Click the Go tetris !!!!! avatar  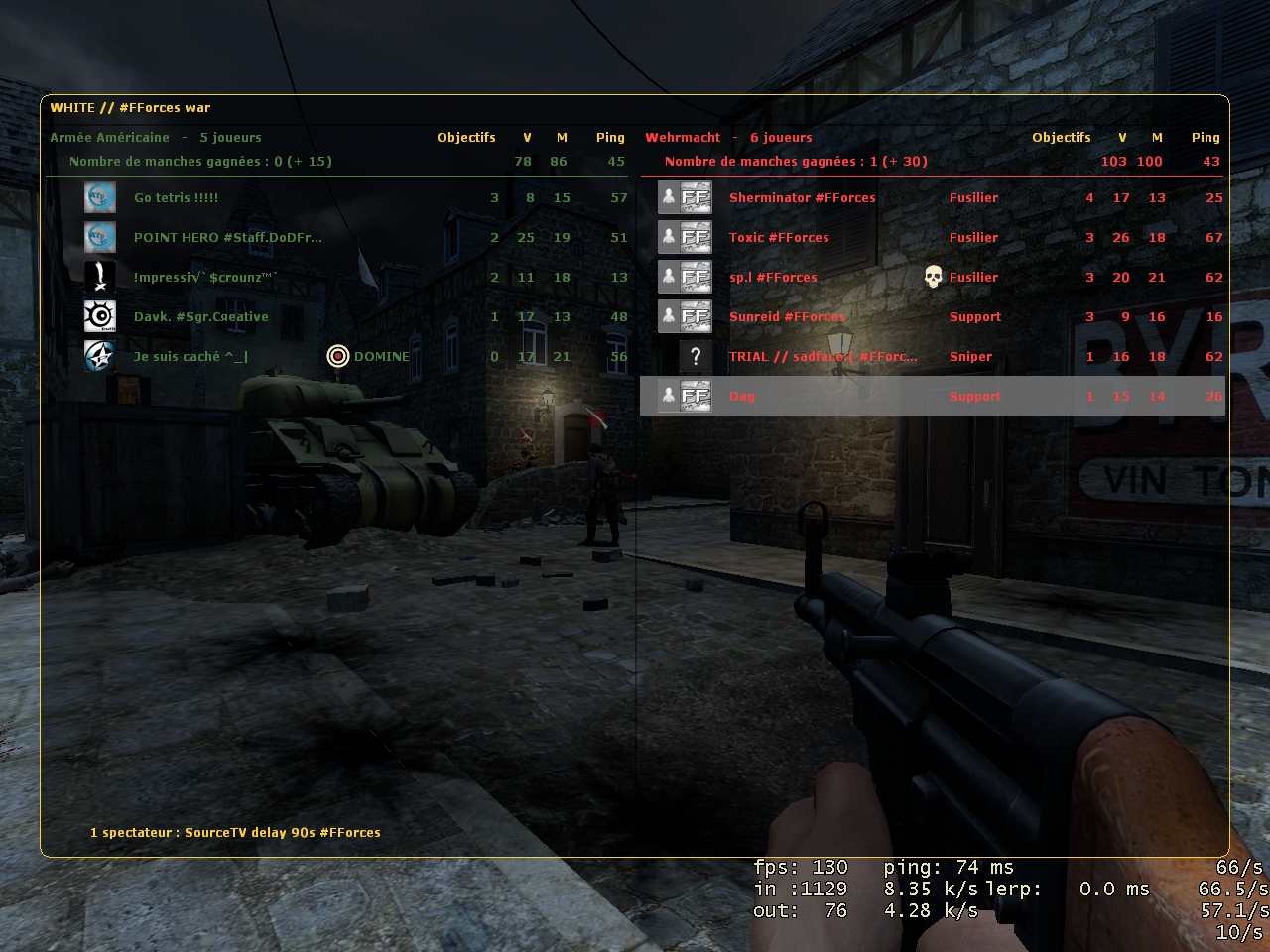(99, 197)
